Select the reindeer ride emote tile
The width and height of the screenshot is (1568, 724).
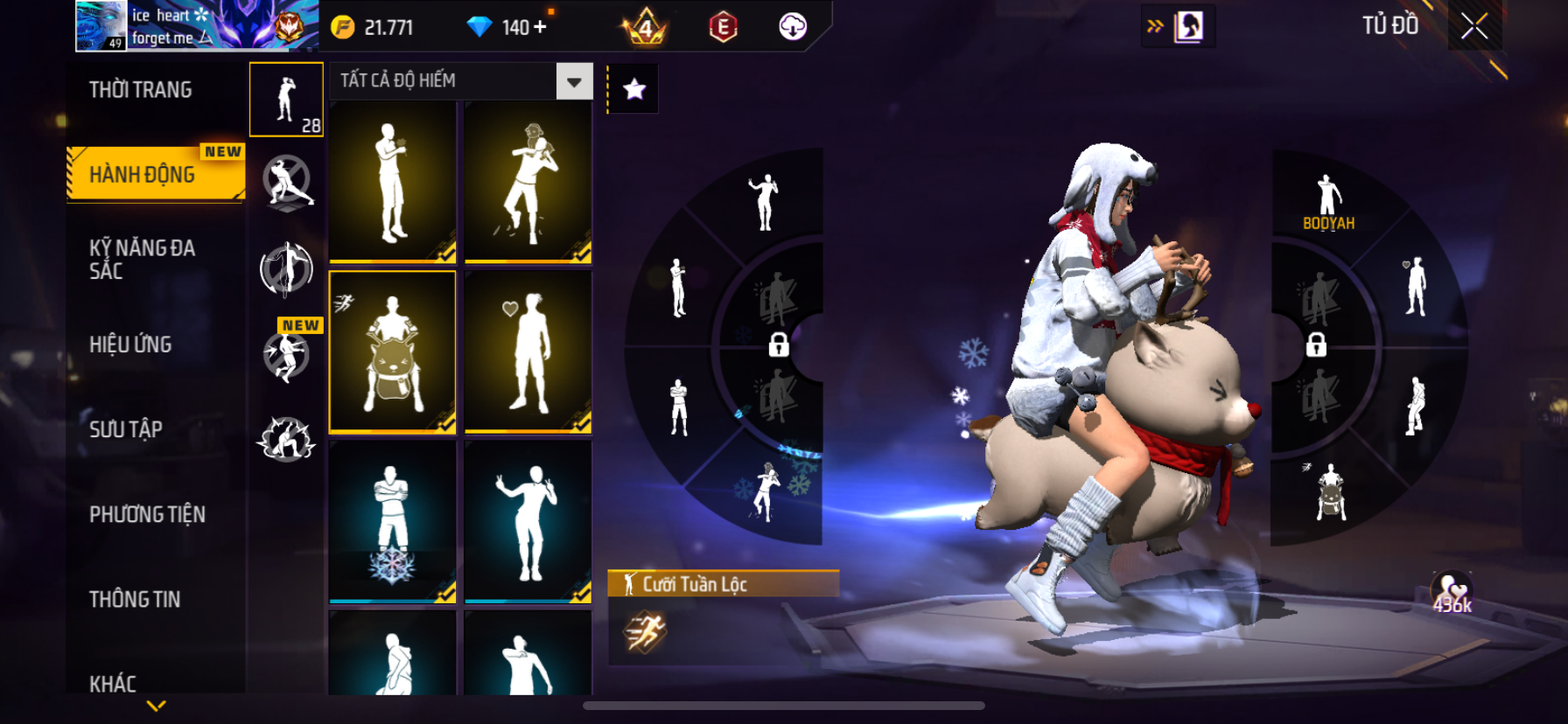click(x=392, y=352)
